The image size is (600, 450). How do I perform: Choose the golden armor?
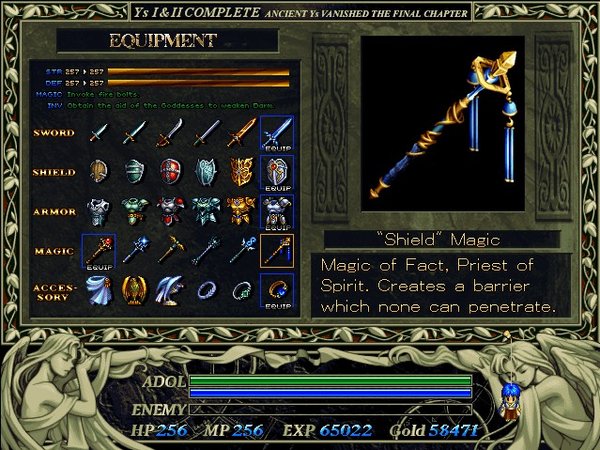click(241, 210)
